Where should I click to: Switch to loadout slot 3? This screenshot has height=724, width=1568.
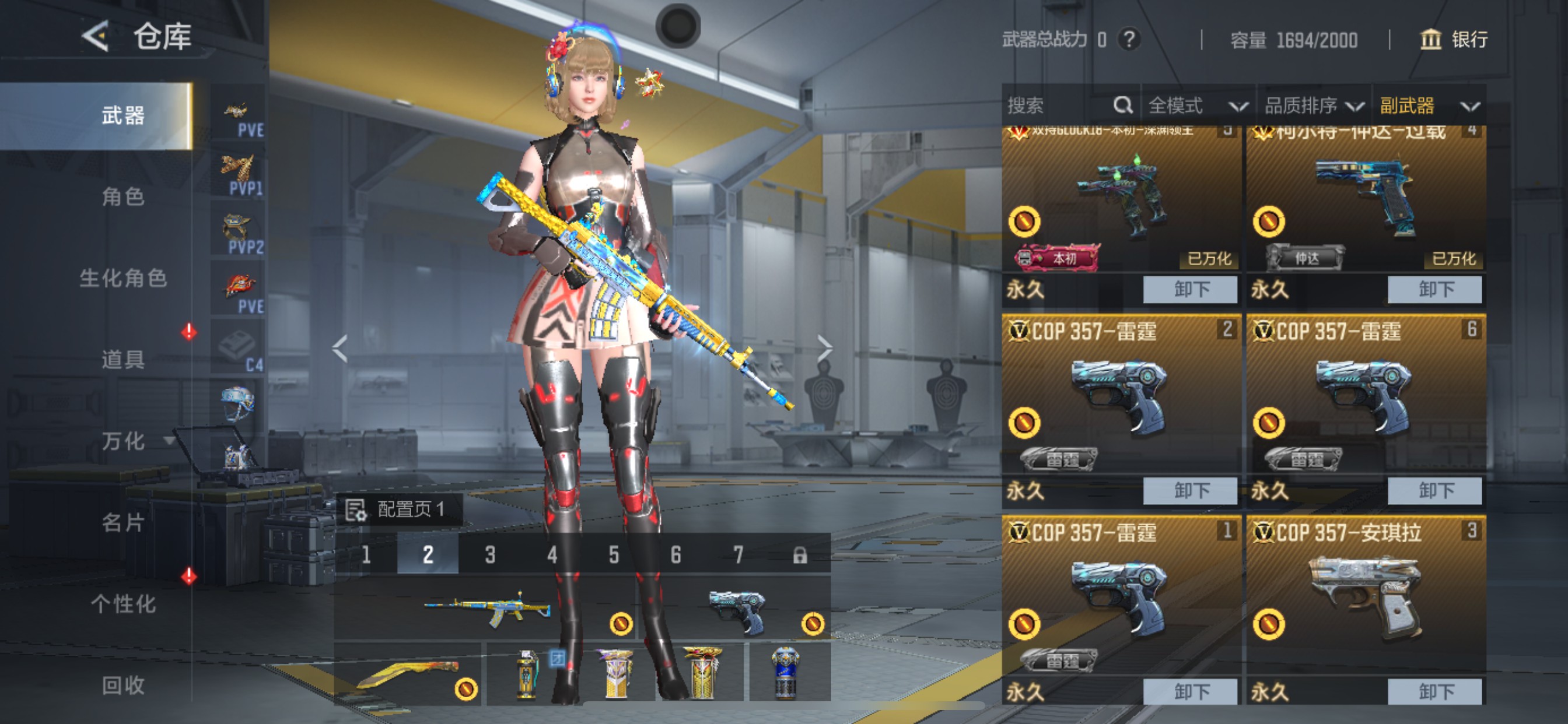click(490, 554)
